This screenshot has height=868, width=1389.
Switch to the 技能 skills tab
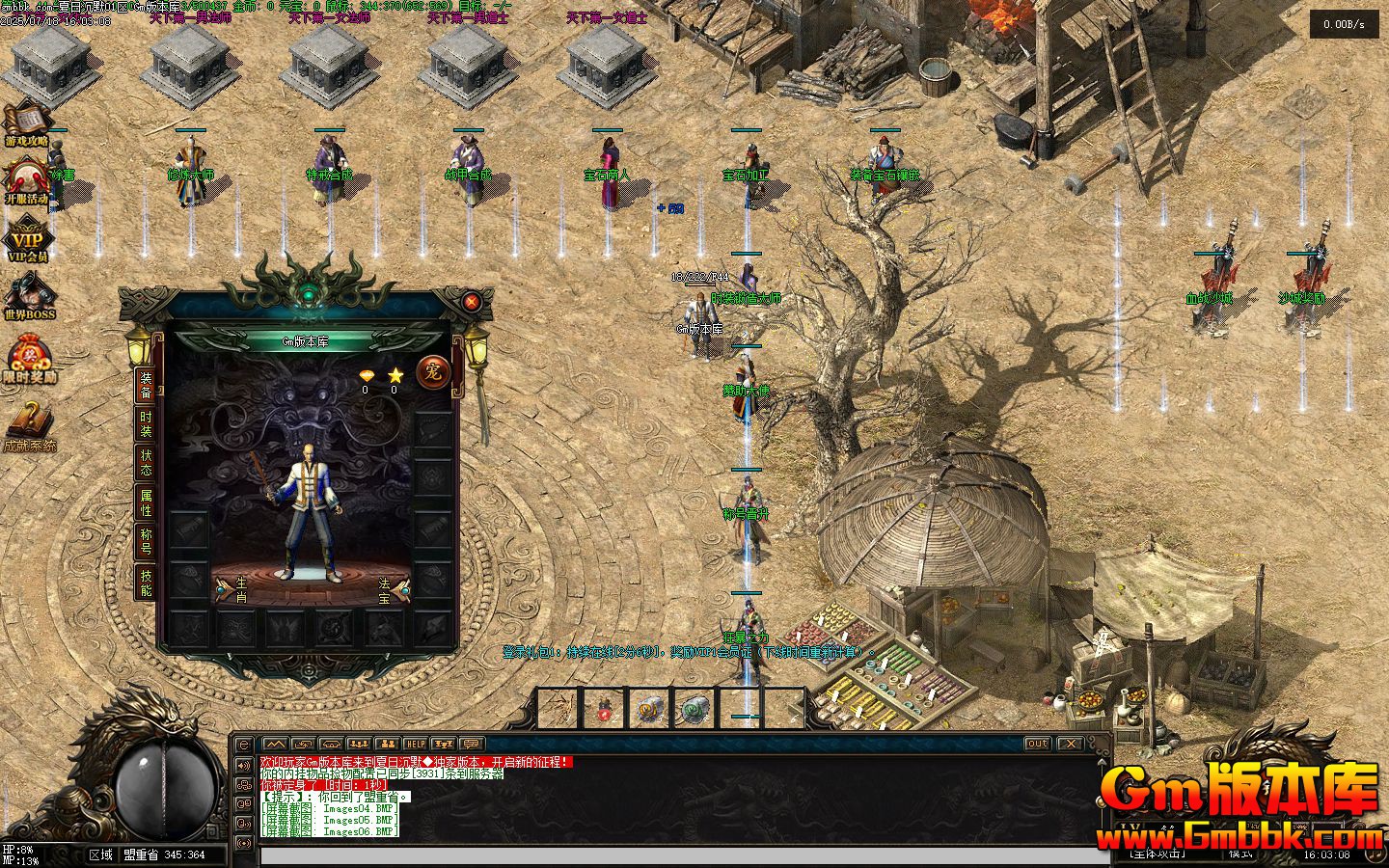(x=146, y=582)
